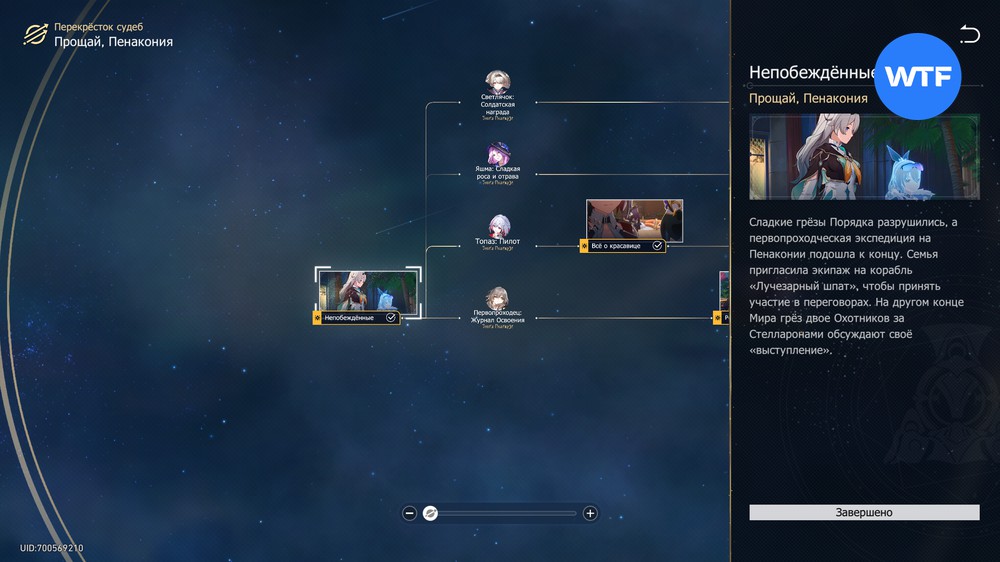Open the Всё о красавице story thumbnail
Image resolution: width=1000 pixels, height=562 pixels.
point(634,221)
